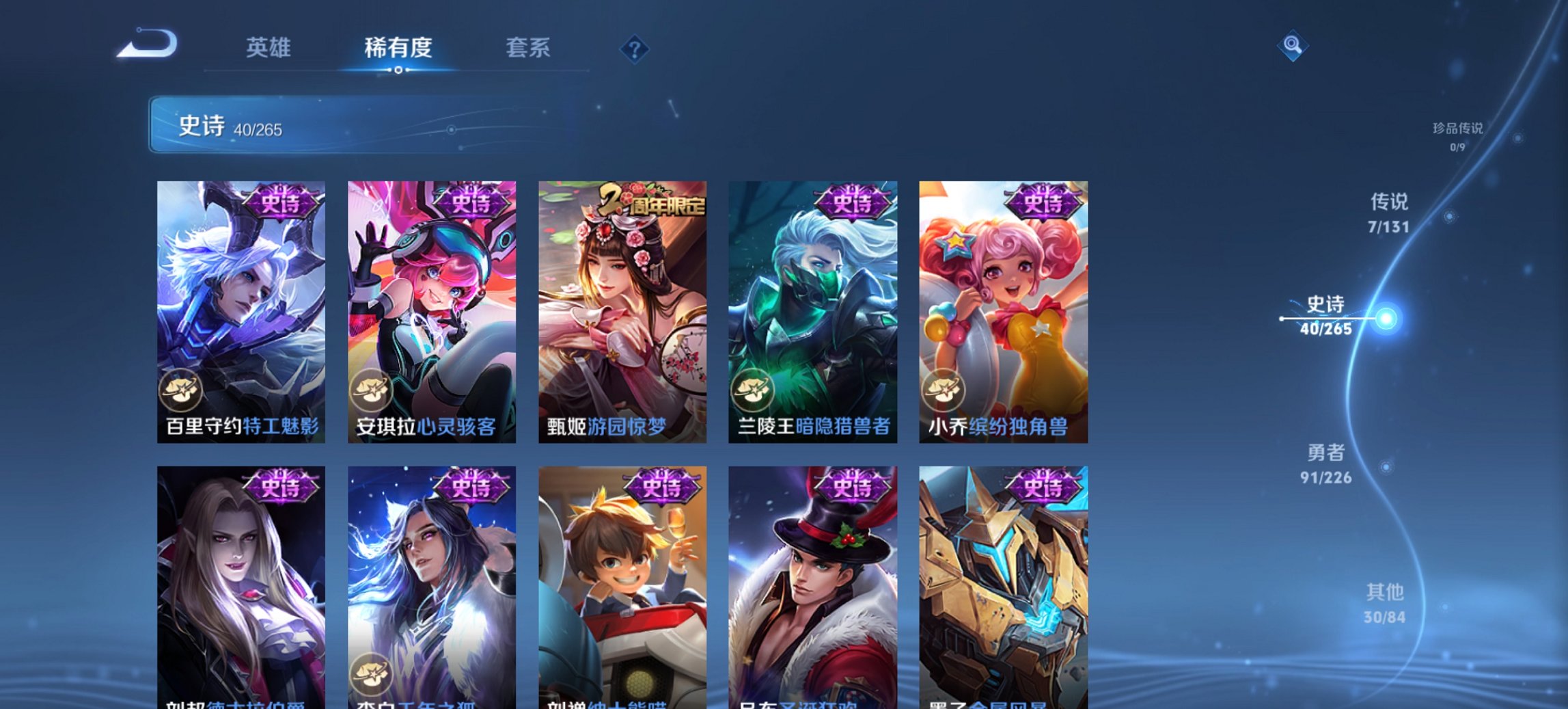Click the help question mark icon

pyautogui.click(x=635, y=49)
